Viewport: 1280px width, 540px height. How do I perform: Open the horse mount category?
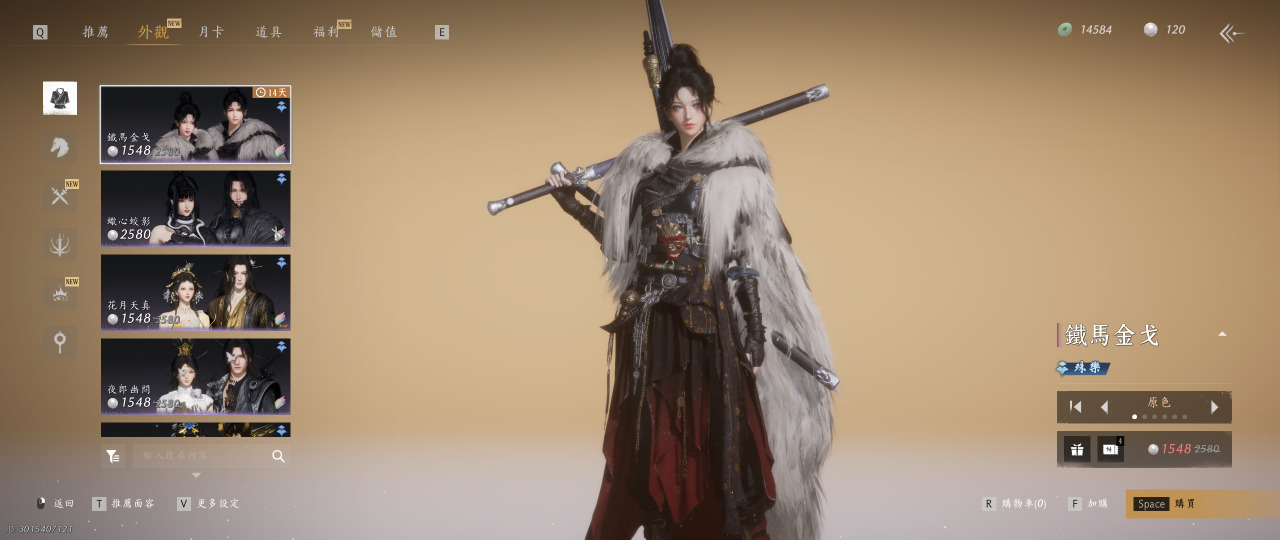click(x=60, y=147)
